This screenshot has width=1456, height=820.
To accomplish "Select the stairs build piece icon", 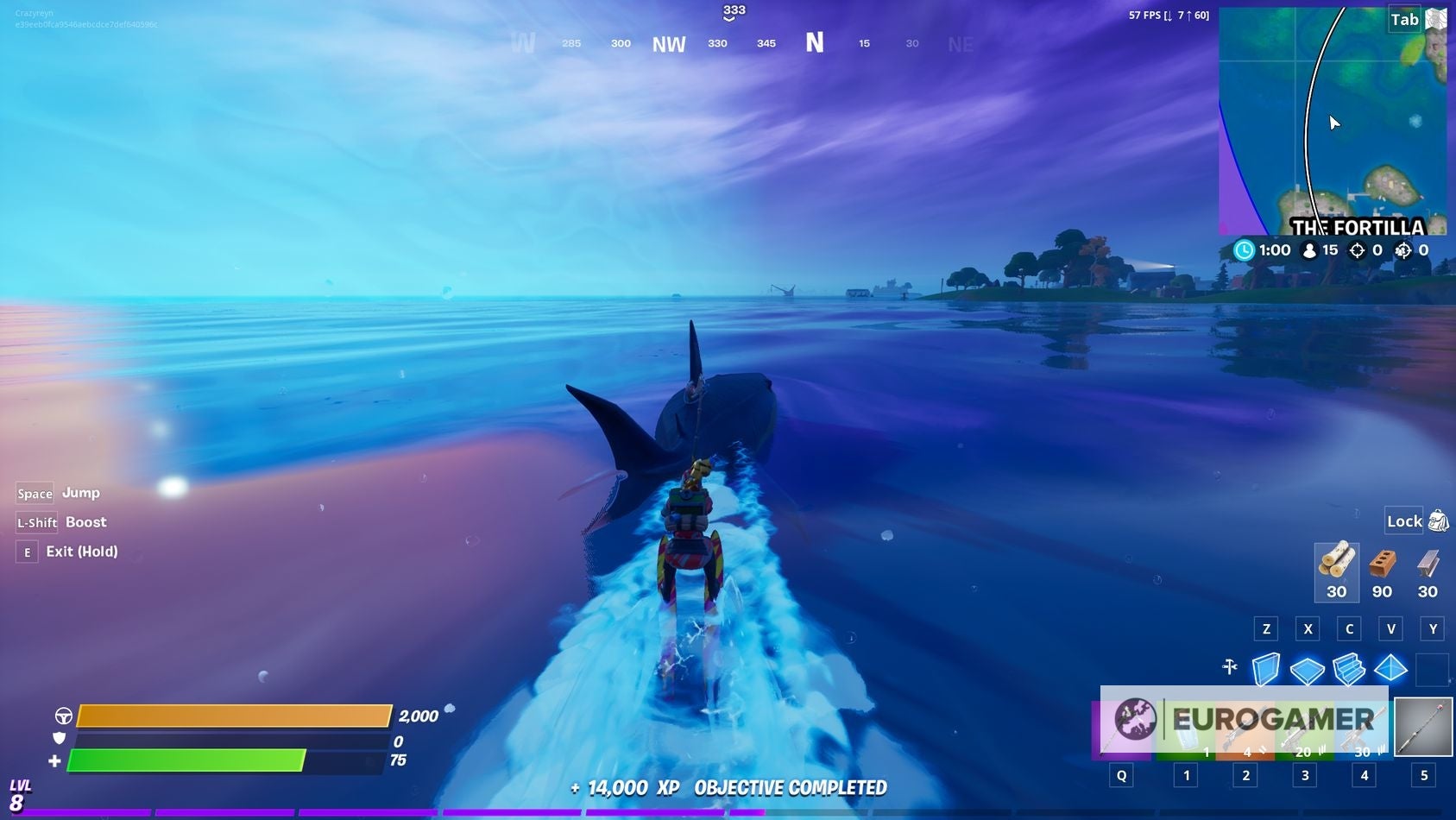I will coord(1349,669).
